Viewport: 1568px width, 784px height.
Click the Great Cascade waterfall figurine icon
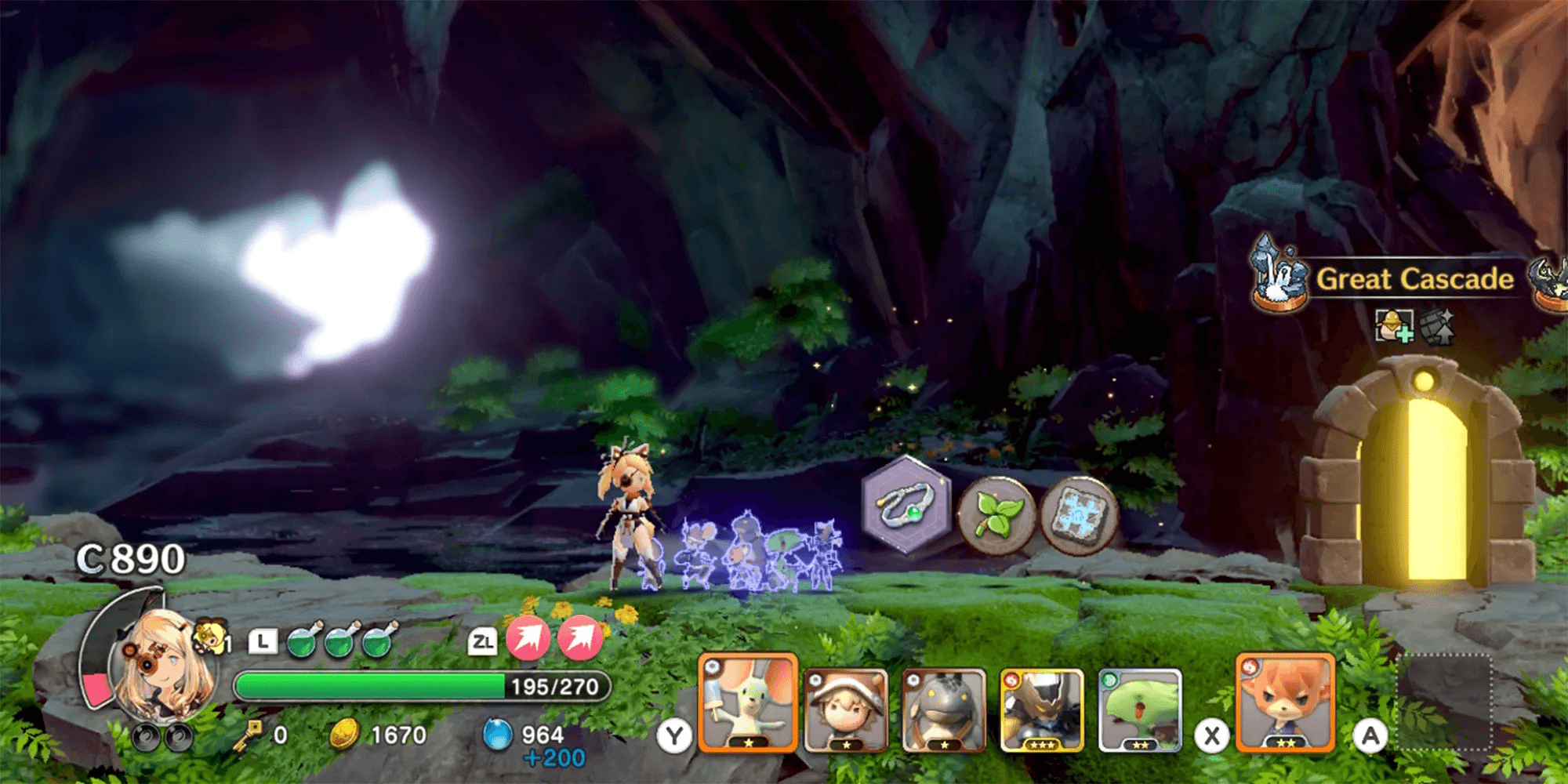(x=1278, y=273)
